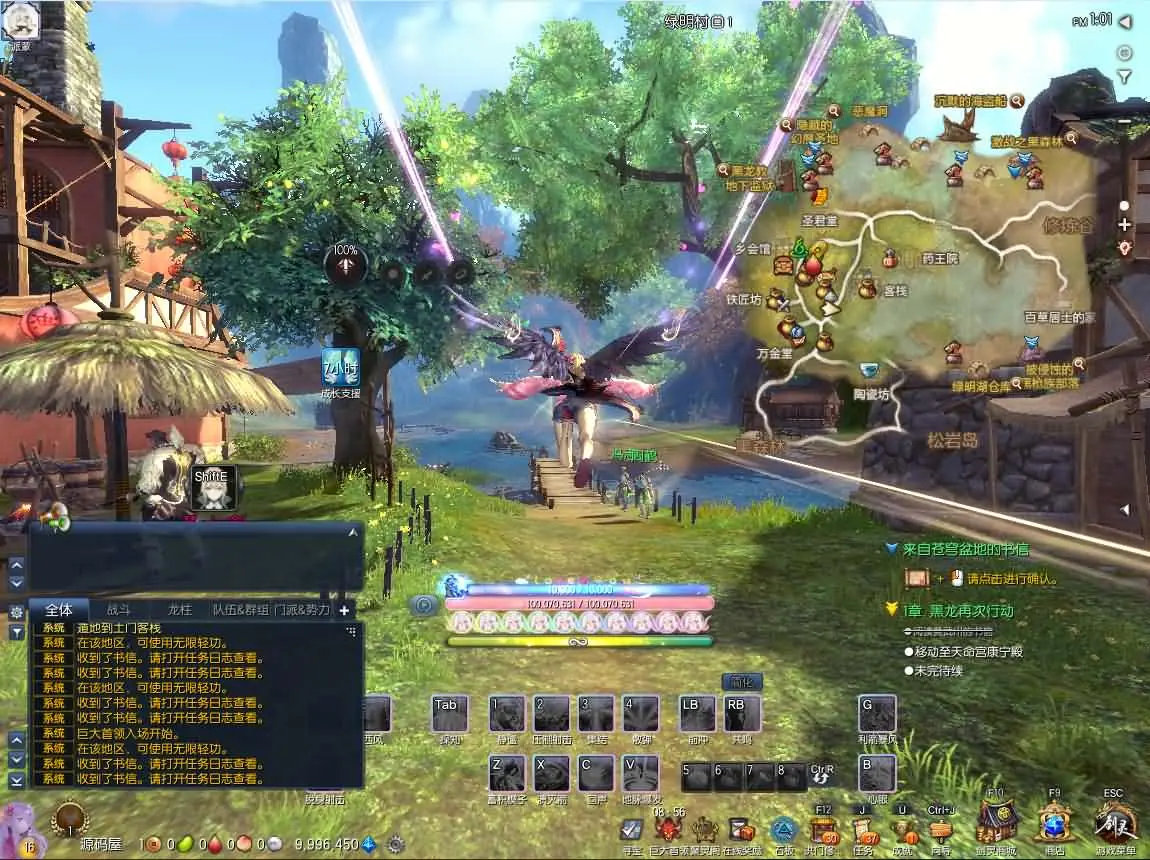Zoom in the map with plus button

[x=1124, y=225]
